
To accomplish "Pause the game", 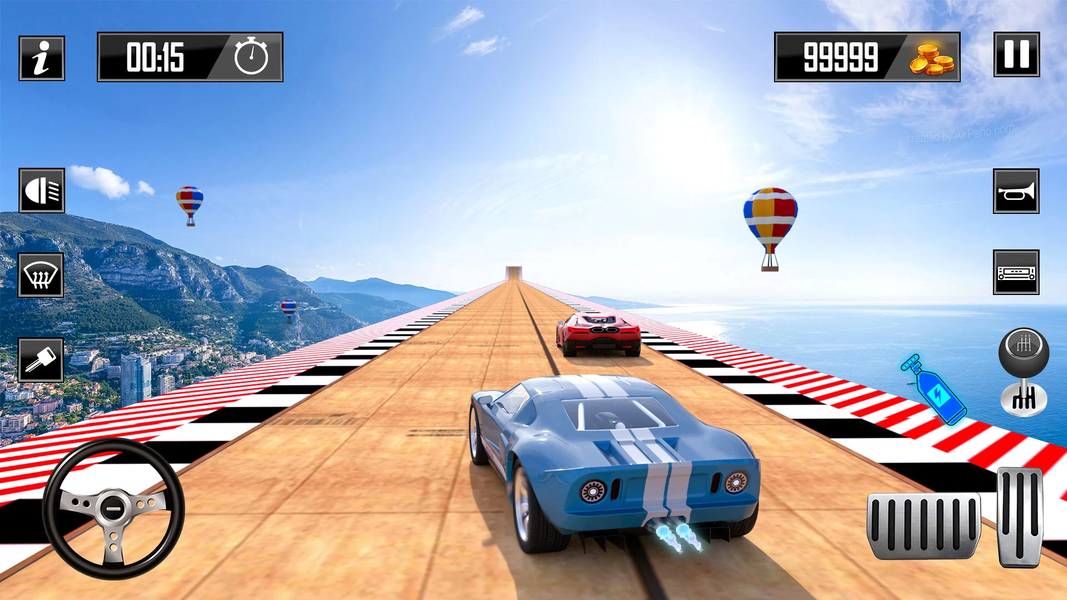I will [x=1016, y=55].
